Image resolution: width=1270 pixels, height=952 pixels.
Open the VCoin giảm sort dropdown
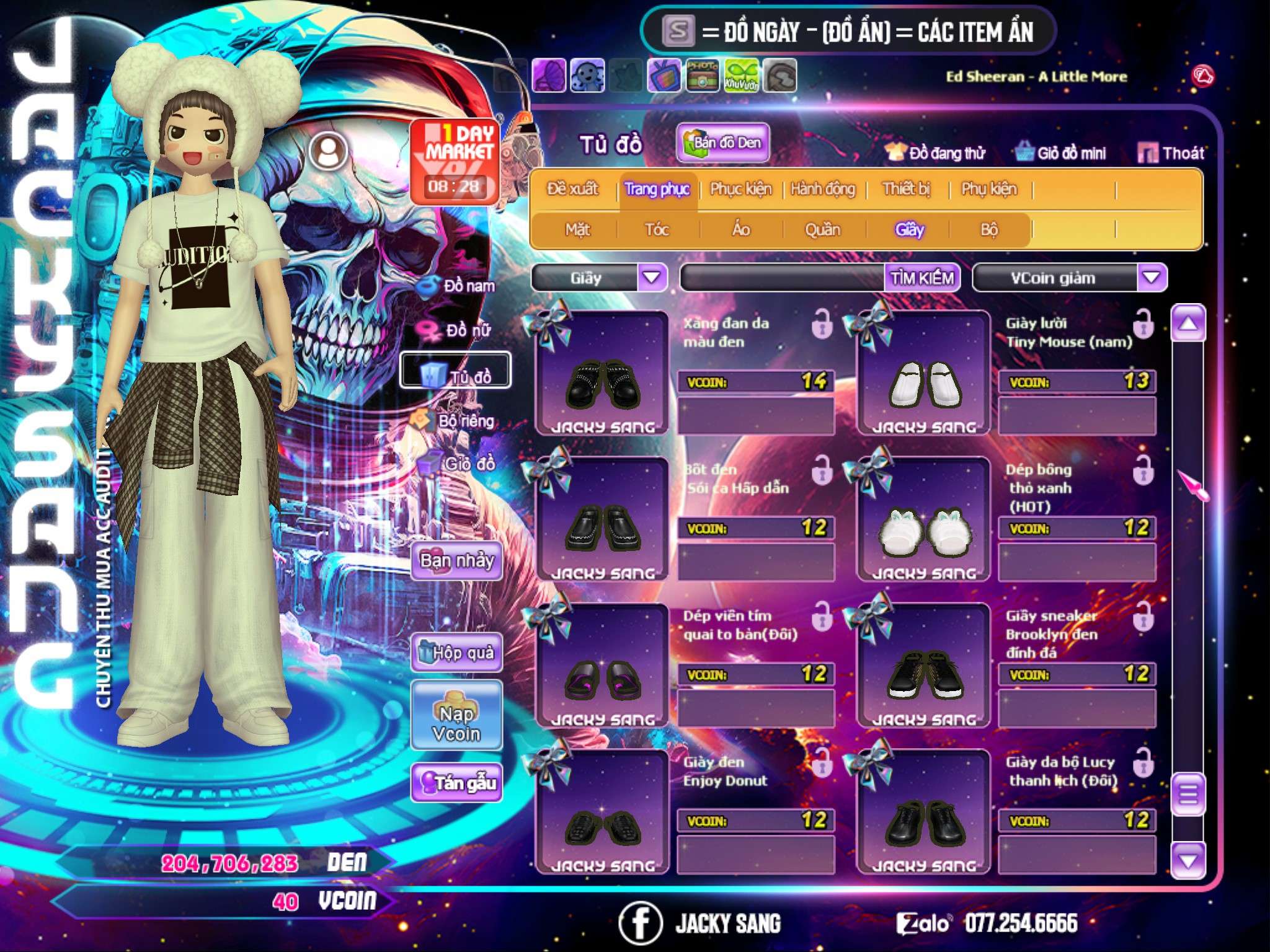point(1151,278)
